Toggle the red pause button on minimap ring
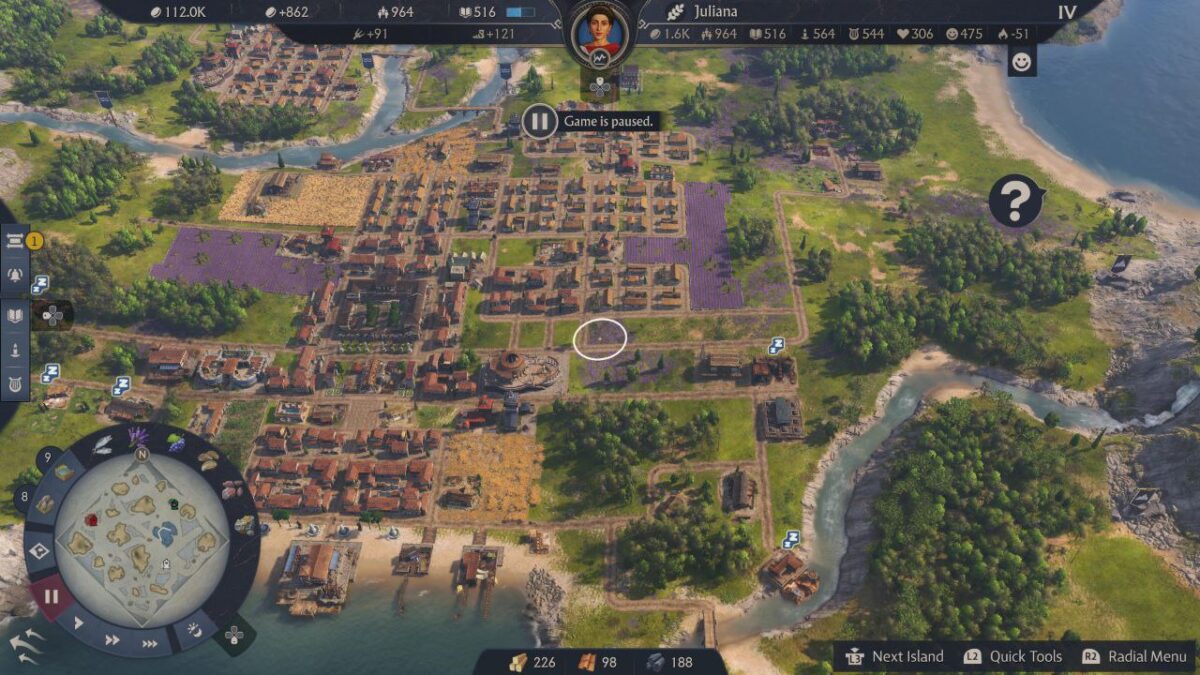This screenshot has height=675, width=1200. 51,597
